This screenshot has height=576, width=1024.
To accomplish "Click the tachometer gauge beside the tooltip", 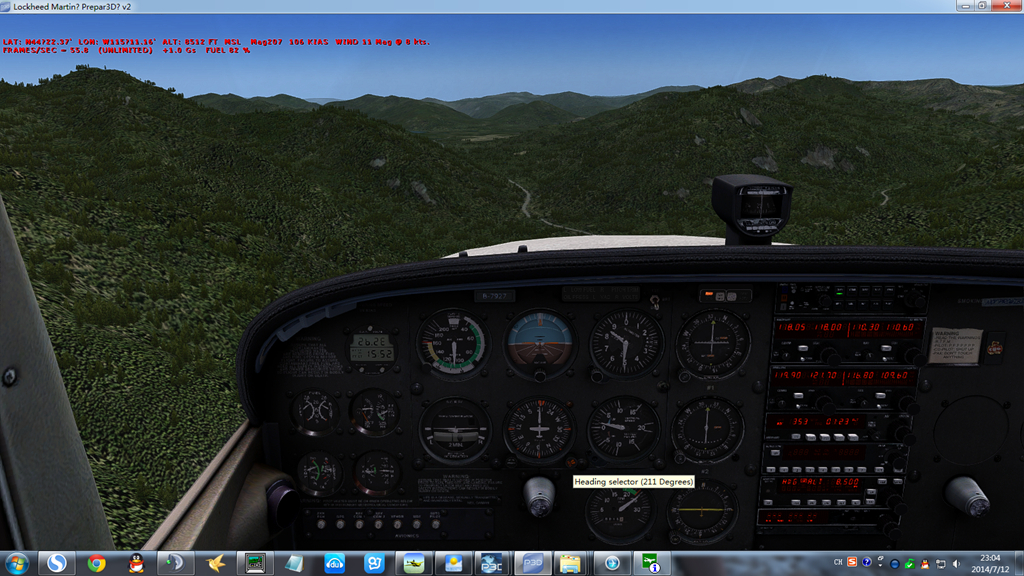I will click(618, 510).
